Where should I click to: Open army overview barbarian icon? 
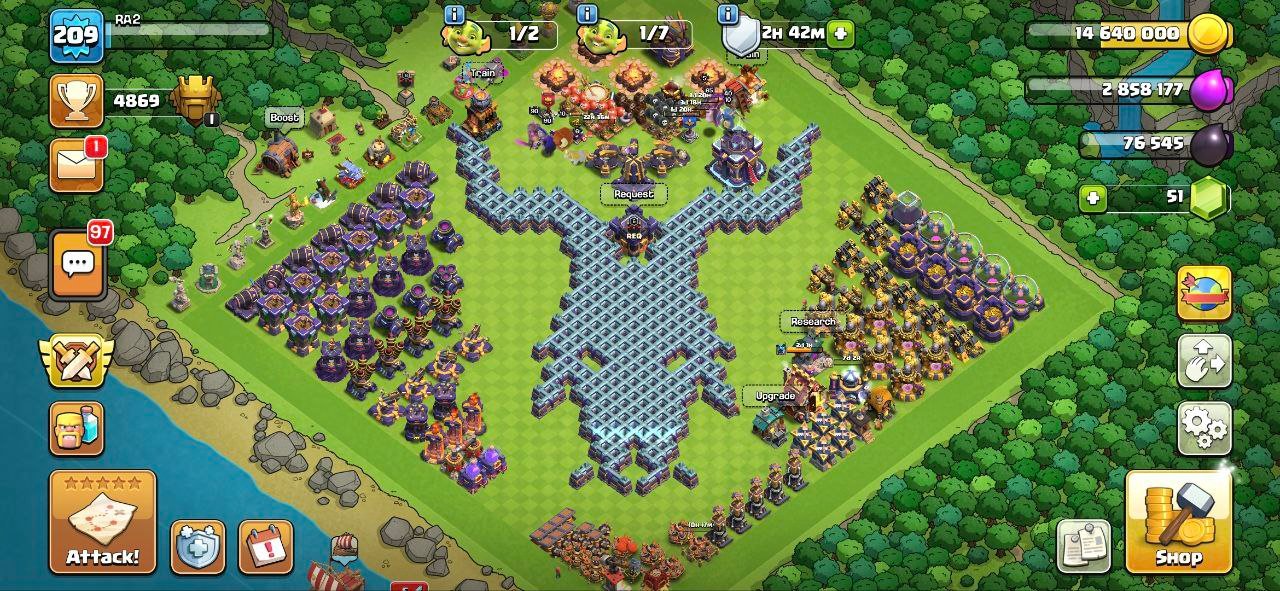(76, 429)
